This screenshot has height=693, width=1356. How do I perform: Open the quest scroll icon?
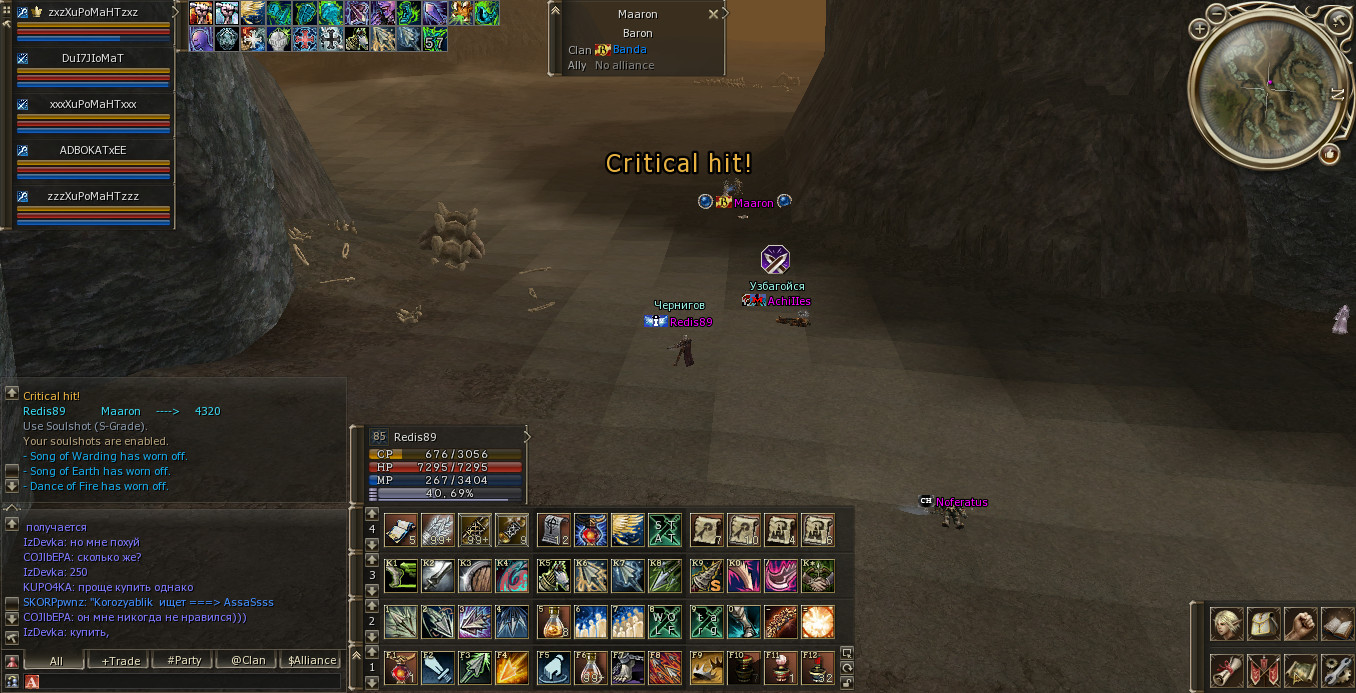coord(1227,669)
